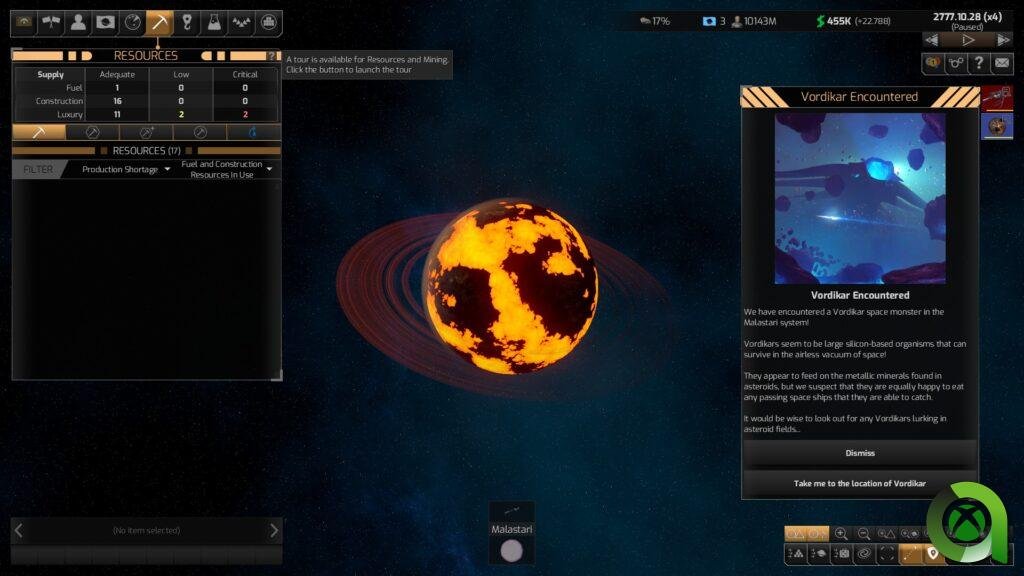The width and height of the screenshot is (1024, 576).
Task: Open the Production Shortage filter dropdown
Action: click(125, 169)
